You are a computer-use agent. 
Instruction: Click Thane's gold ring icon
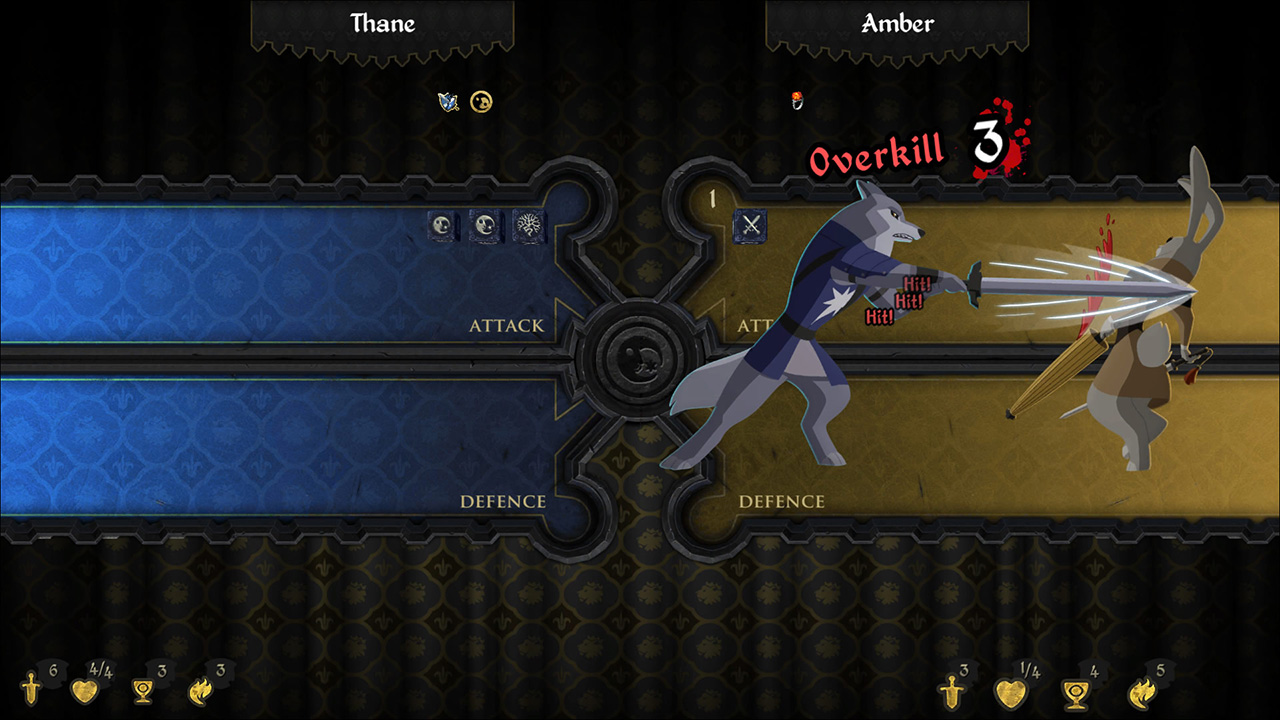[480, 101]
